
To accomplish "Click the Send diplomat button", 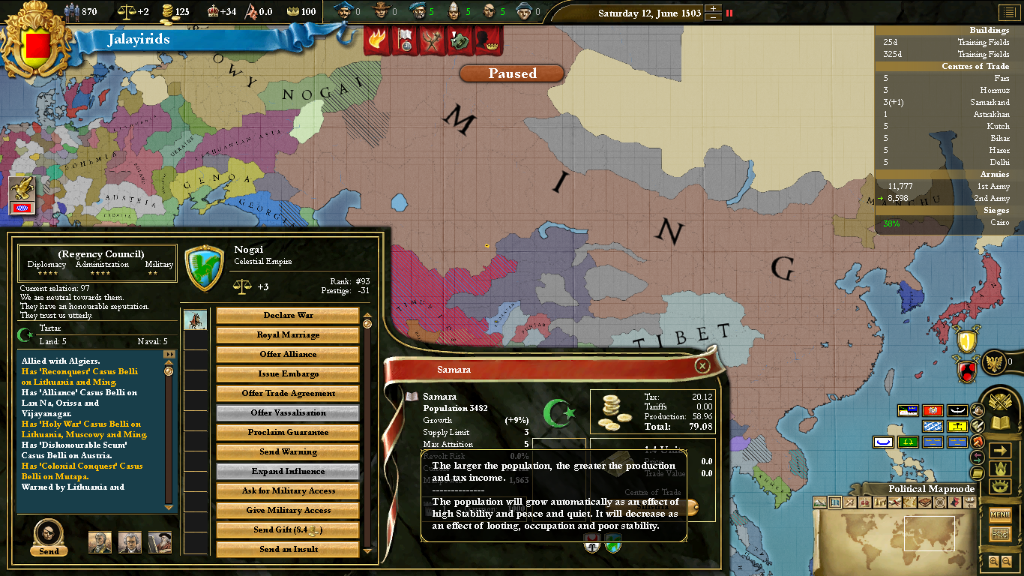I will coord(48,538).
